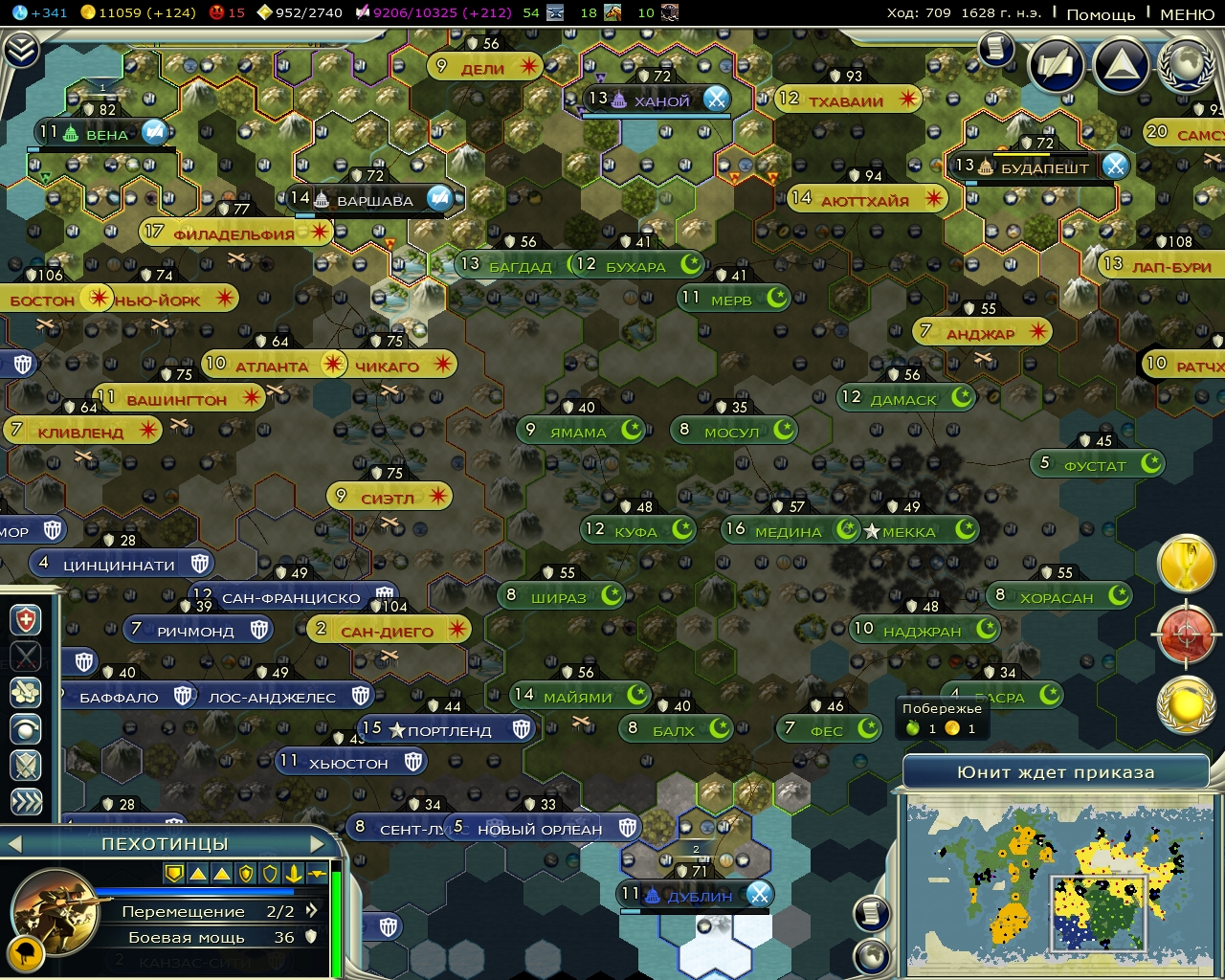Viewport: 1225px width, 980px height.
Task: Click the Sleep/Sentry shield icon in left sidebar
Action: (x=26, y=763)
